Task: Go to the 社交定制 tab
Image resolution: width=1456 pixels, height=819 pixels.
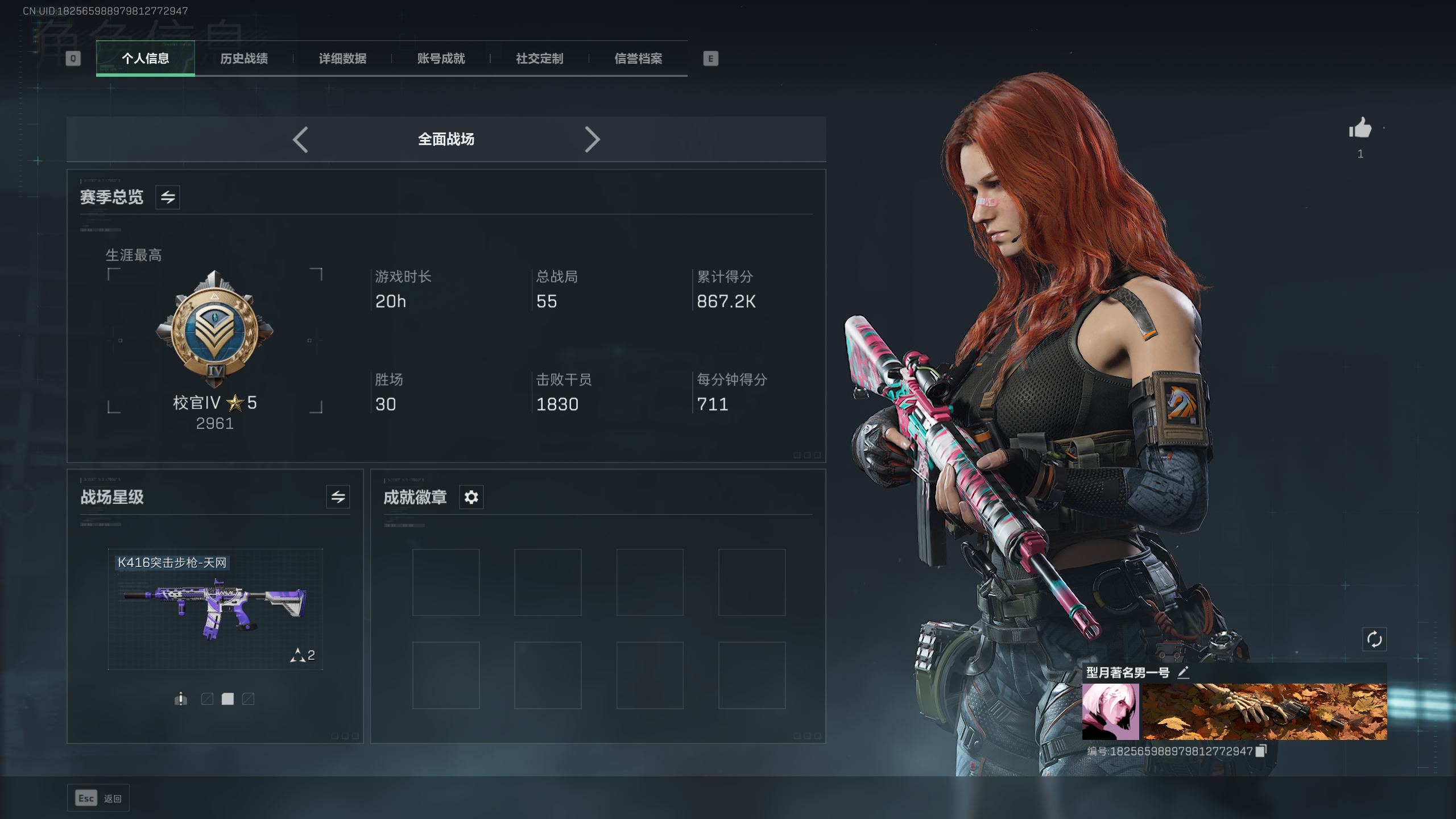Action: click(539, 59)
